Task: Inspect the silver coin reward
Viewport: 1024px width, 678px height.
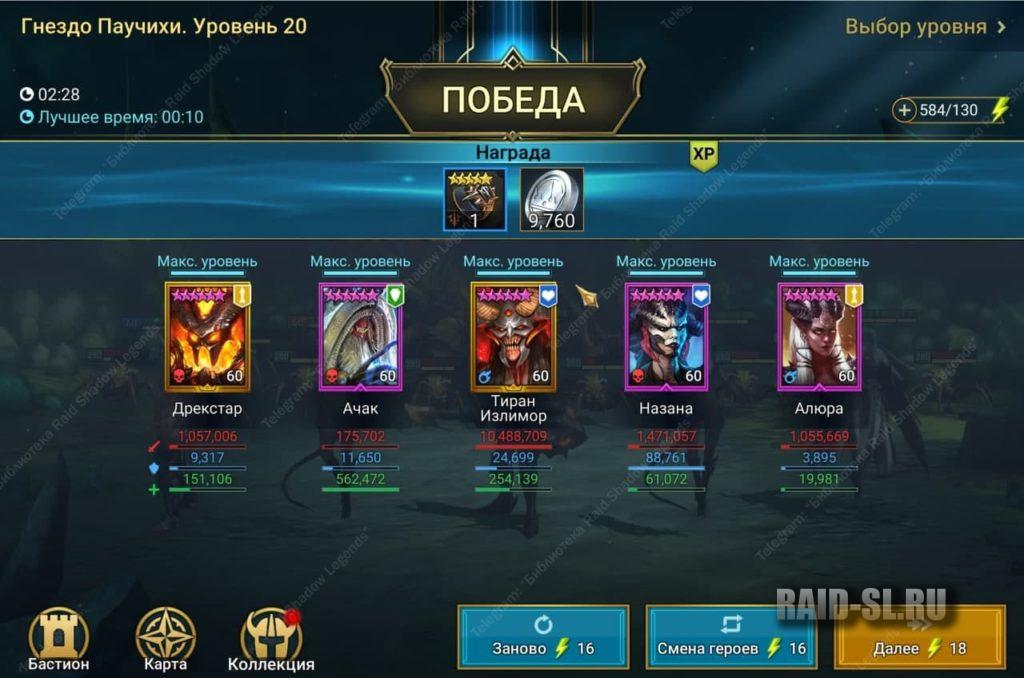Action: tap(551, 200)
